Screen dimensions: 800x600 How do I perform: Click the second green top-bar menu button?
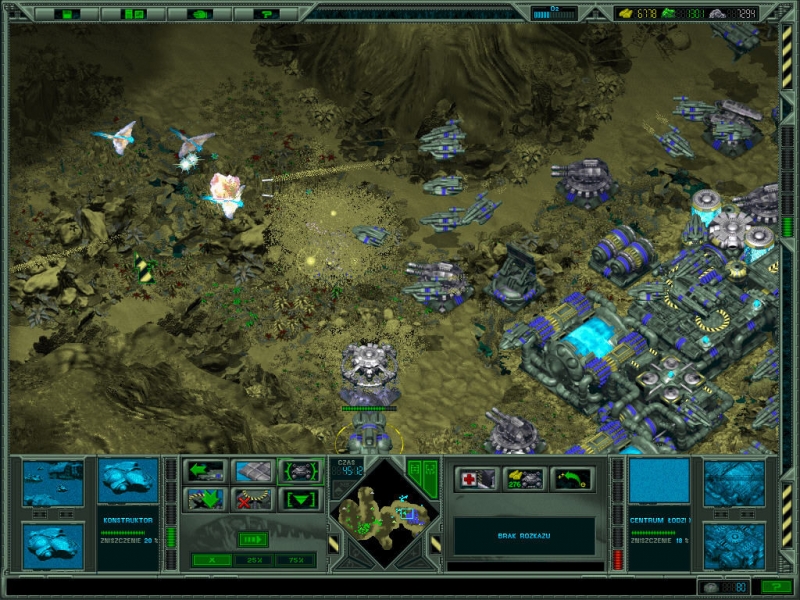click(x=133, y=14)
